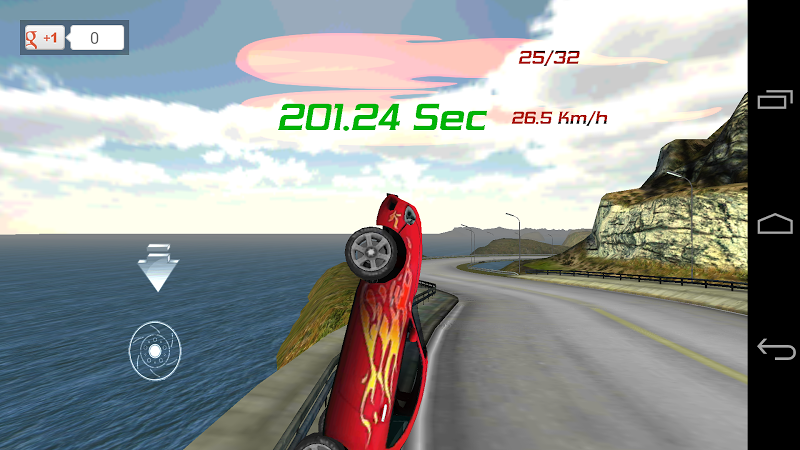Open Android recent apps

(x=775, y=100)
